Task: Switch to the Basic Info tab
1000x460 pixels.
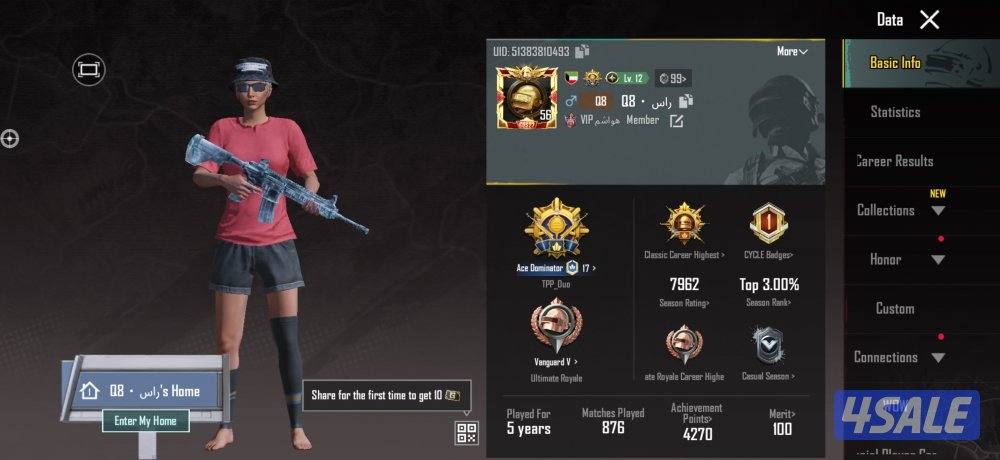Action: click(895, 63)
